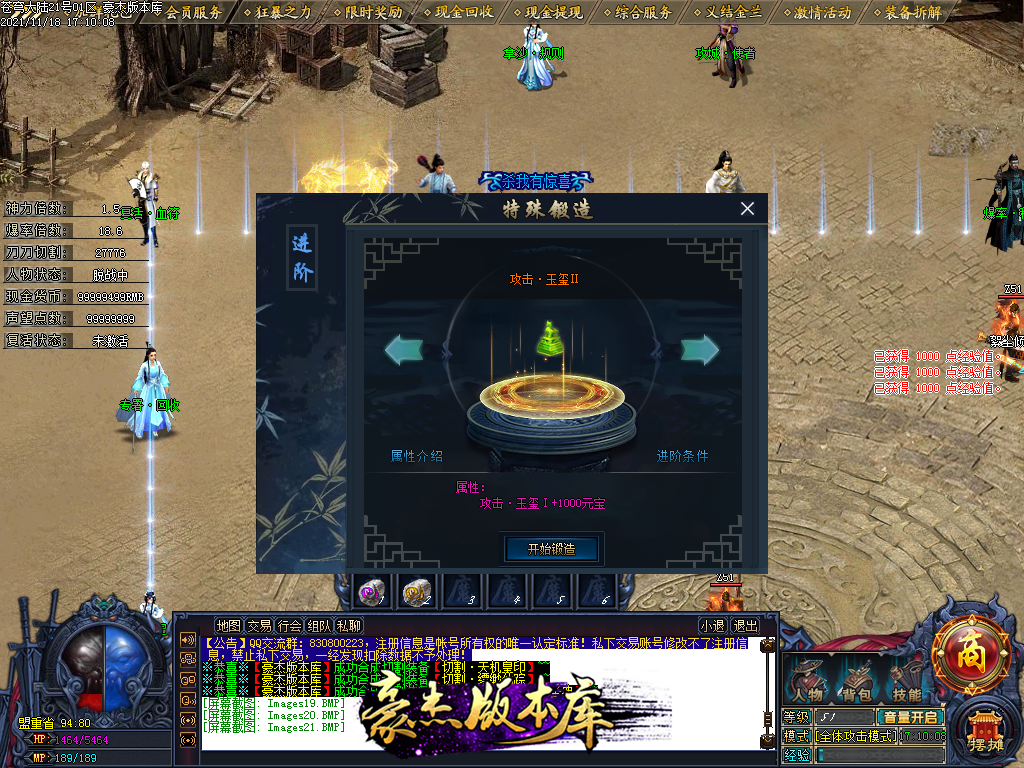1024x768 pixels.
Task: Open the red 商 shop orb
Action: [x=970, y=655]
